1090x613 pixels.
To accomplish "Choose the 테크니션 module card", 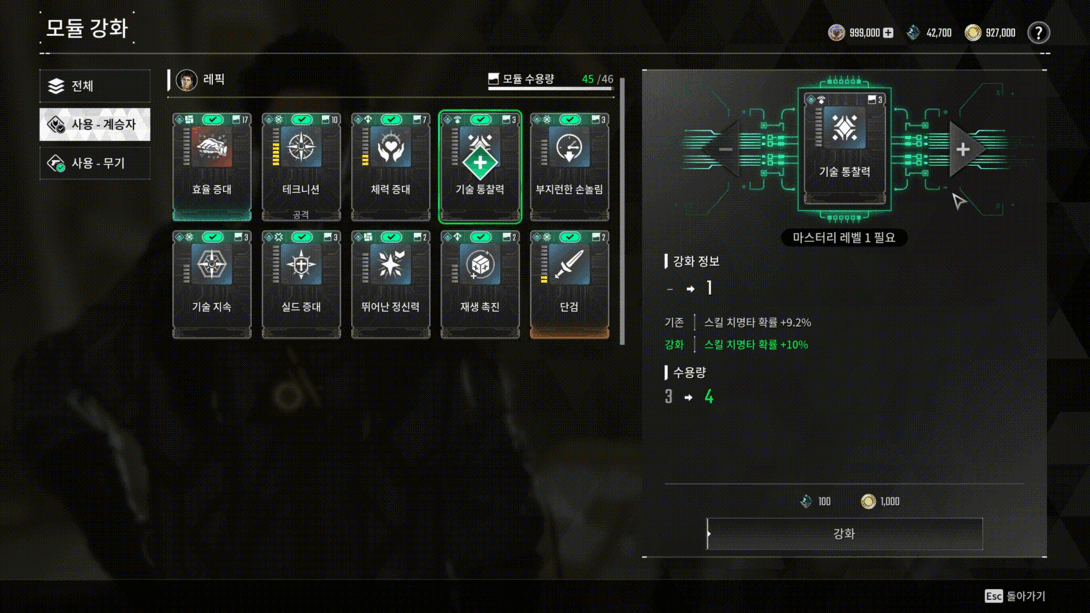I will pyautogui.click(x=301, y=166).
